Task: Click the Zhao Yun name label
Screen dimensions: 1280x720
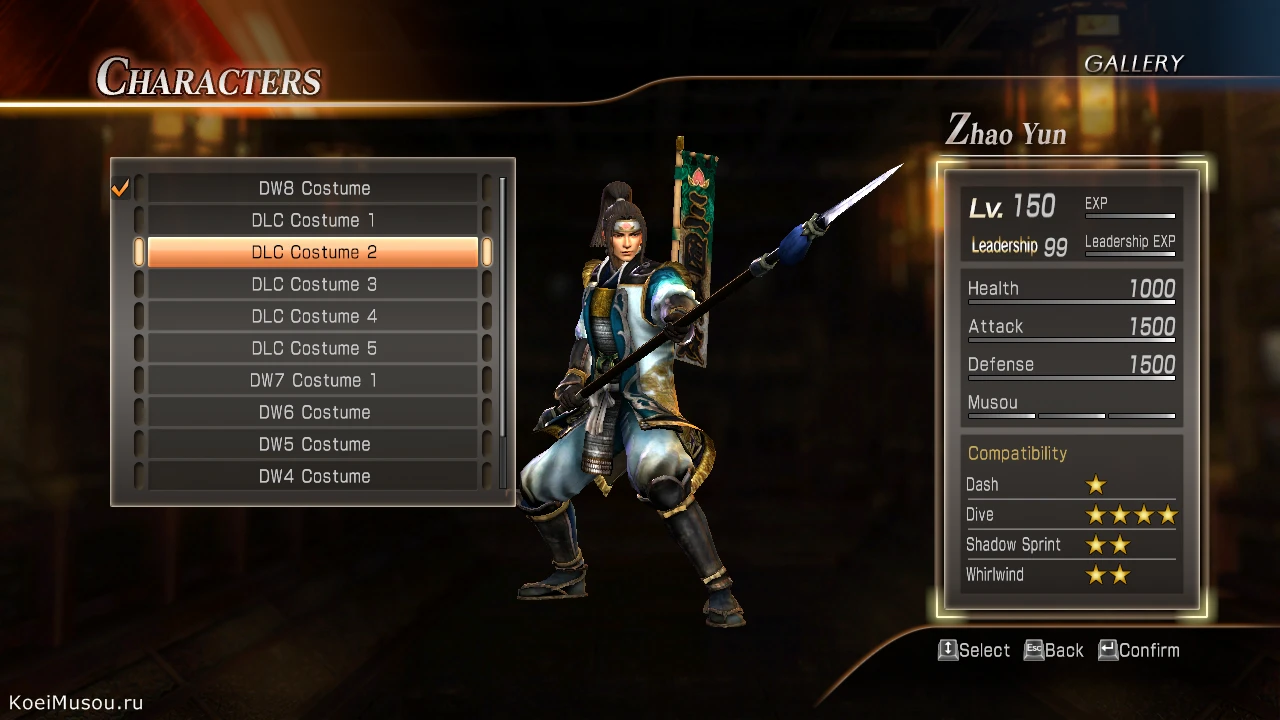Action: point(1005,134)
